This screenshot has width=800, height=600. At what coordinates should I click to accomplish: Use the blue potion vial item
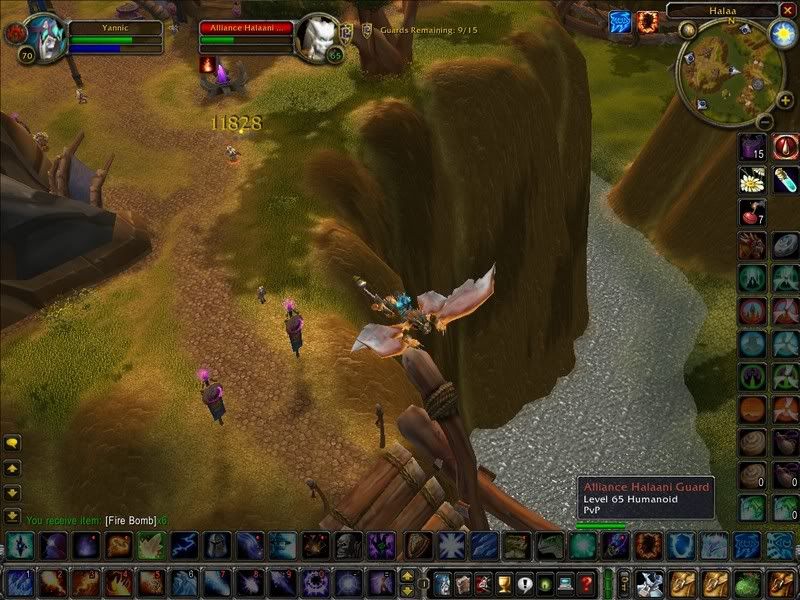(785, 179)
